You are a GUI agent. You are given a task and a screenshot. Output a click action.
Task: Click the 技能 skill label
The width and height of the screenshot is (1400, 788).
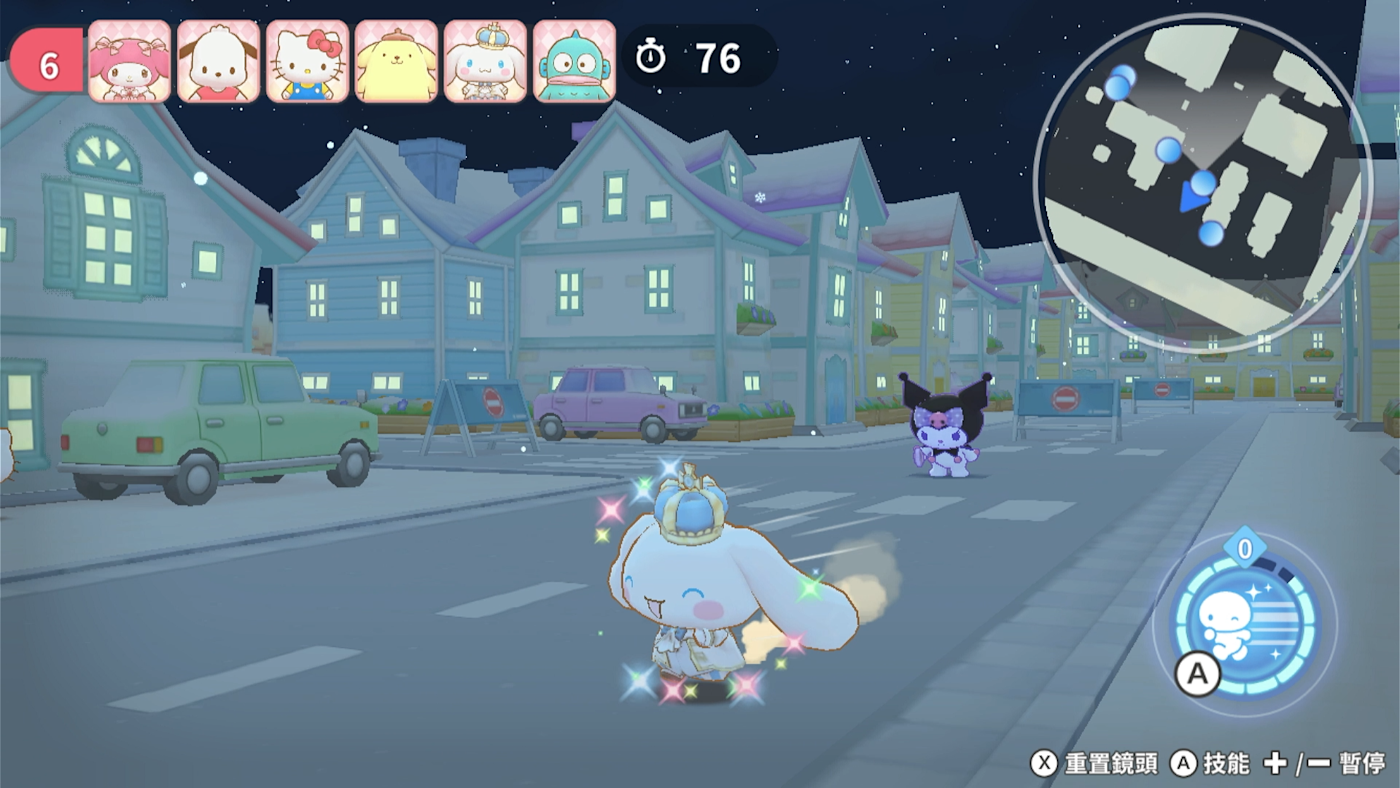coord(1226,764)
